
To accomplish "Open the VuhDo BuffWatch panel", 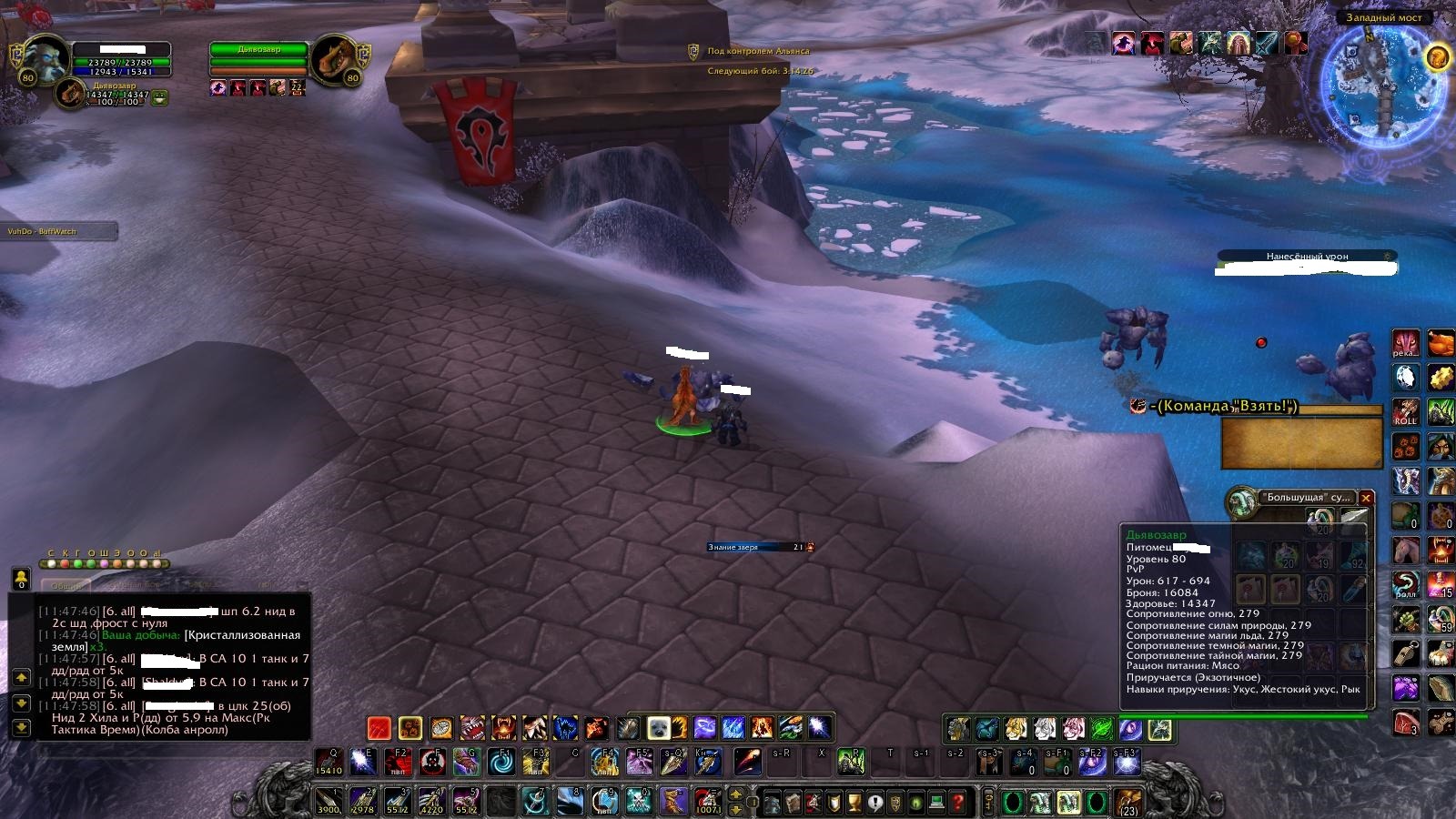I will pos(59,231).
